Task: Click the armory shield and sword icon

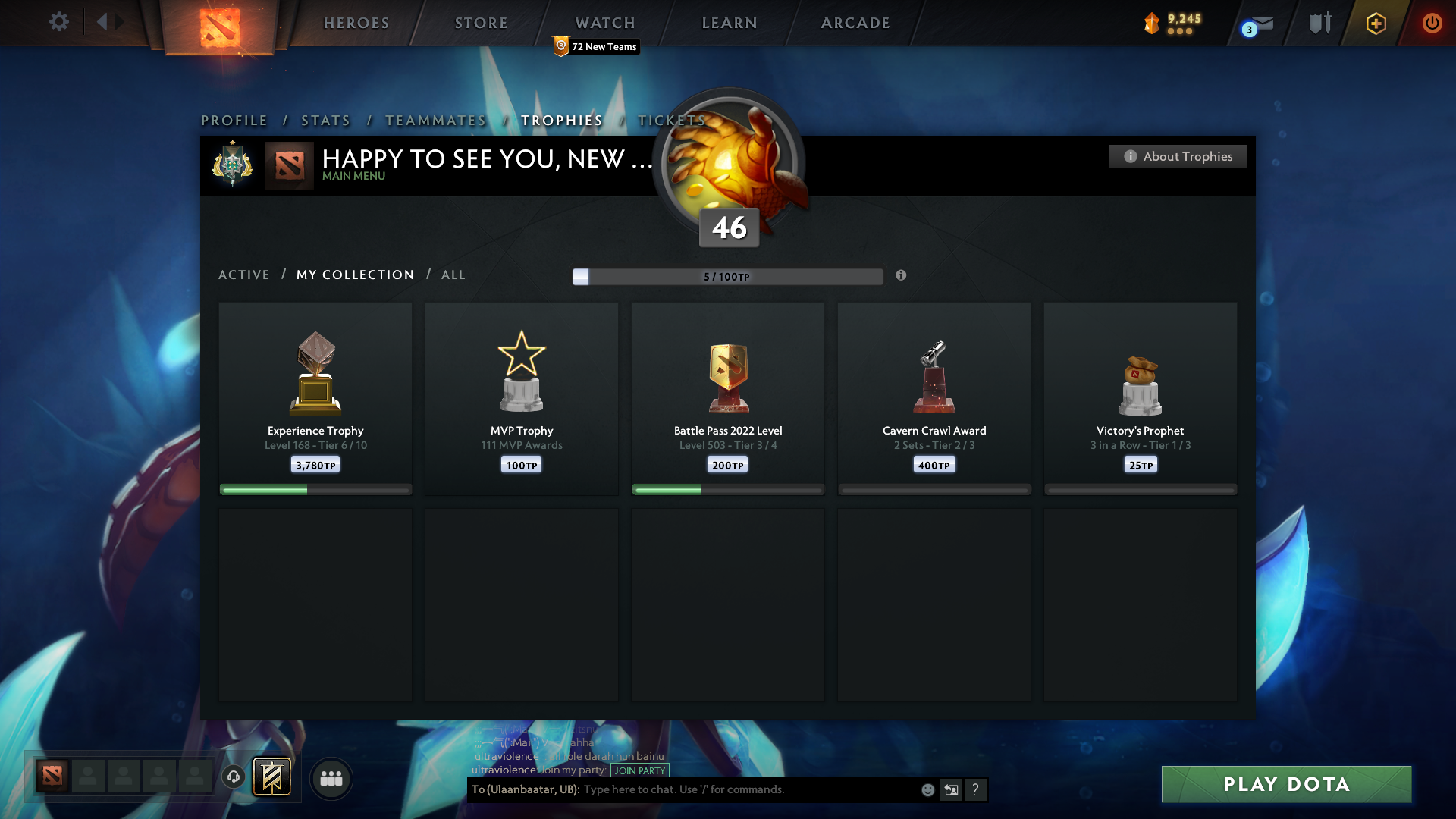Action: [x=1318, y=23]
